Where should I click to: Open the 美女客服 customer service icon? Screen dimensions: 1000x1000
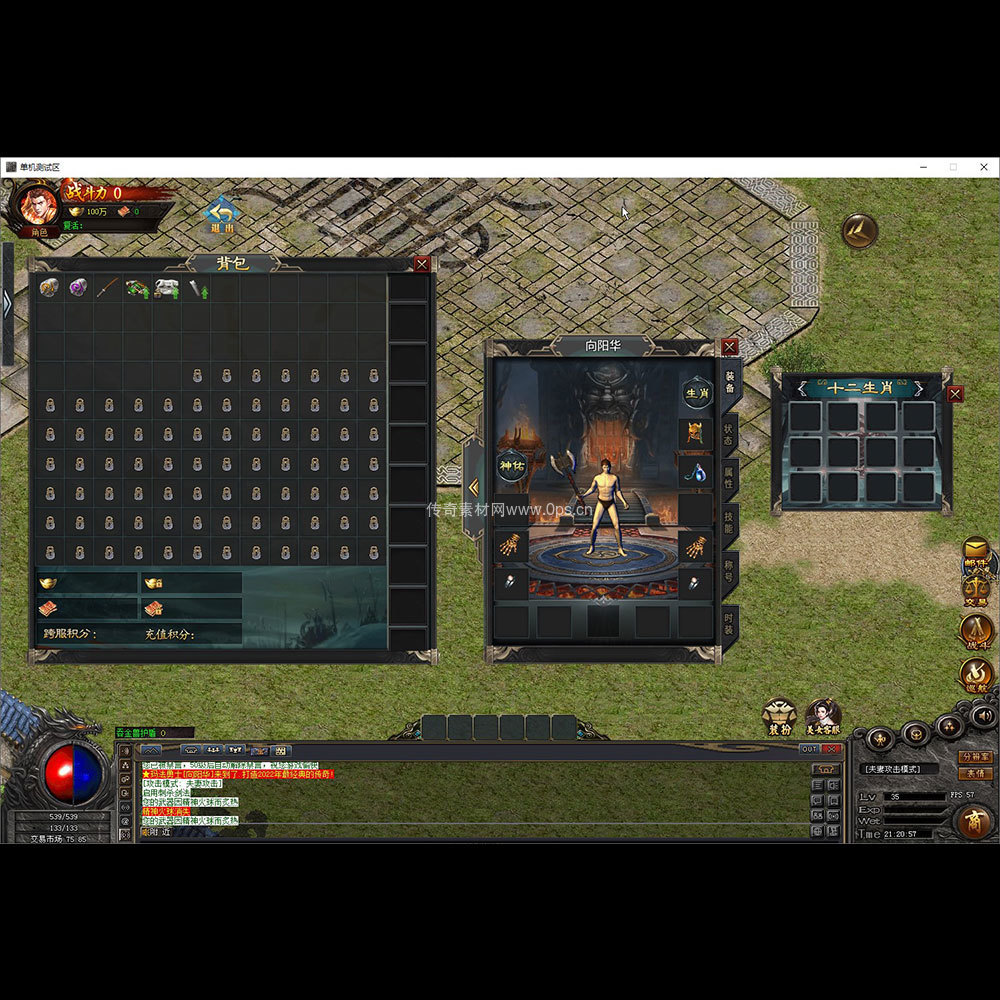click(x=823, y=716)
